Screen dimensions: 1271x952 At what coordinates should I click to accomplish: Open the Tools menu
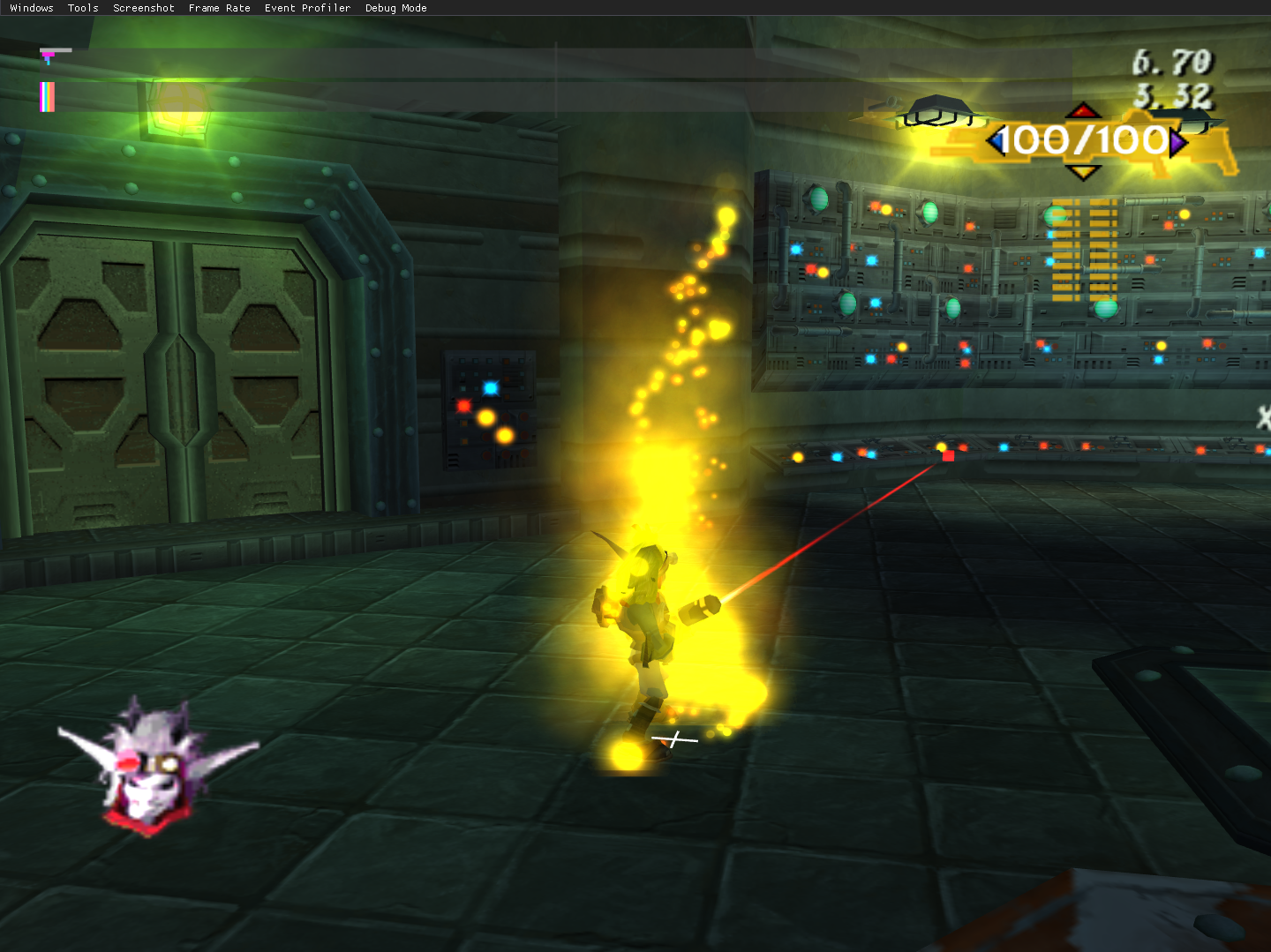[x=83, y=8]
